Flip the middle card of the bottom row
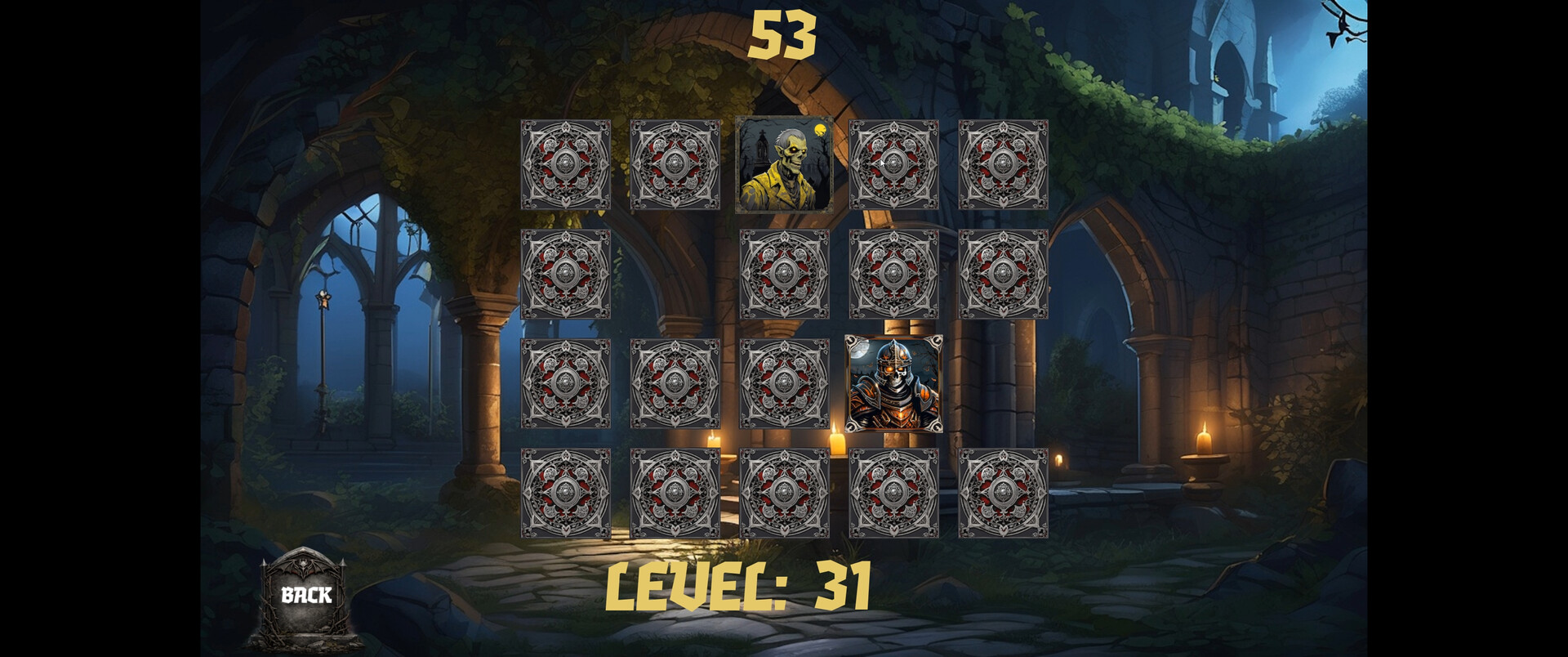 [x=786, y=490]
